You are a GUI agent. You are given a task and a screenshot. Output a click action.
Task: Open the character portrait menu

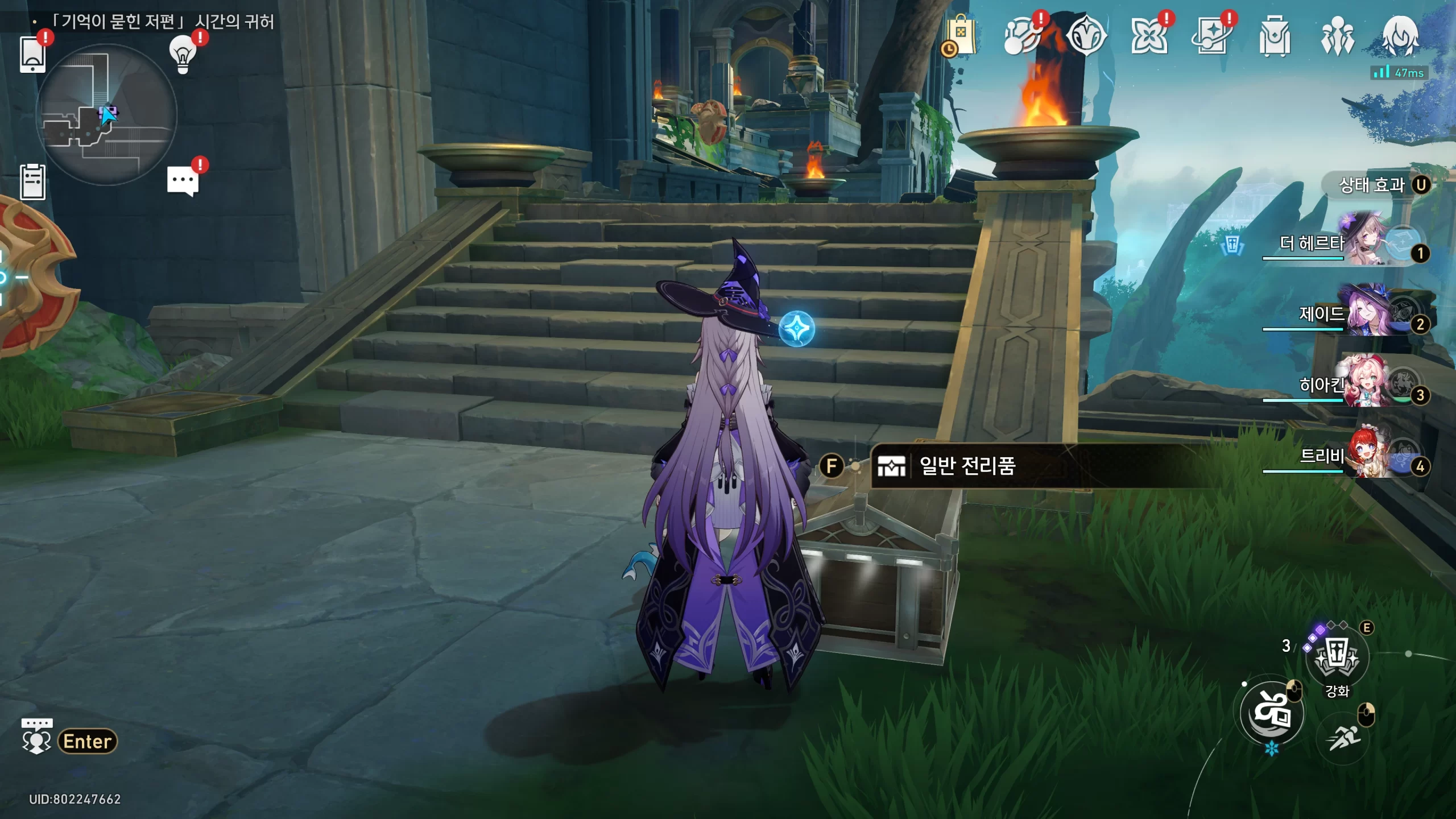1400,36
